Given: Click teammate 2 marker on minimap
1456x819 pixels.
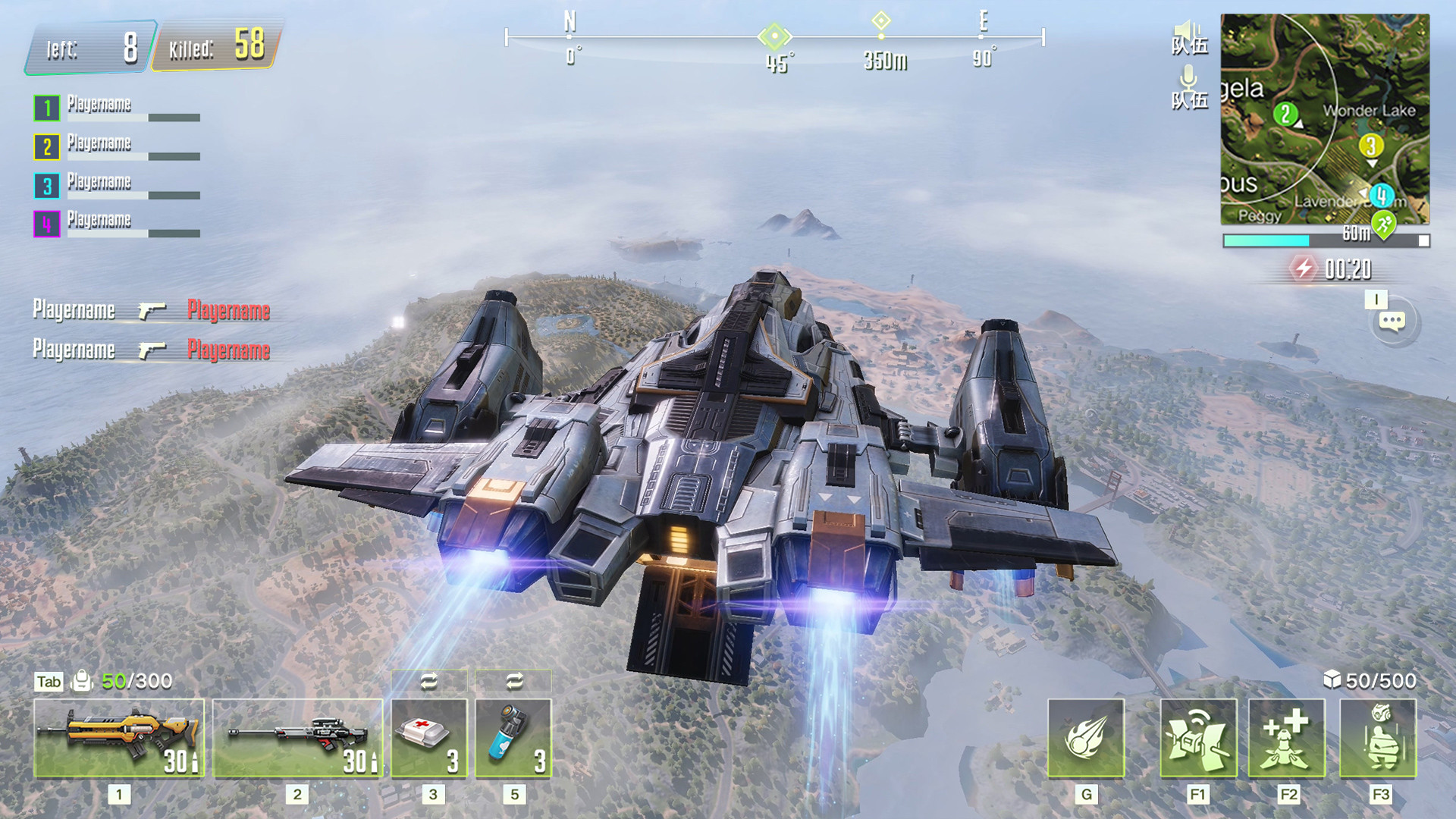Looking at the screenshot, I should coord(1285,115).
